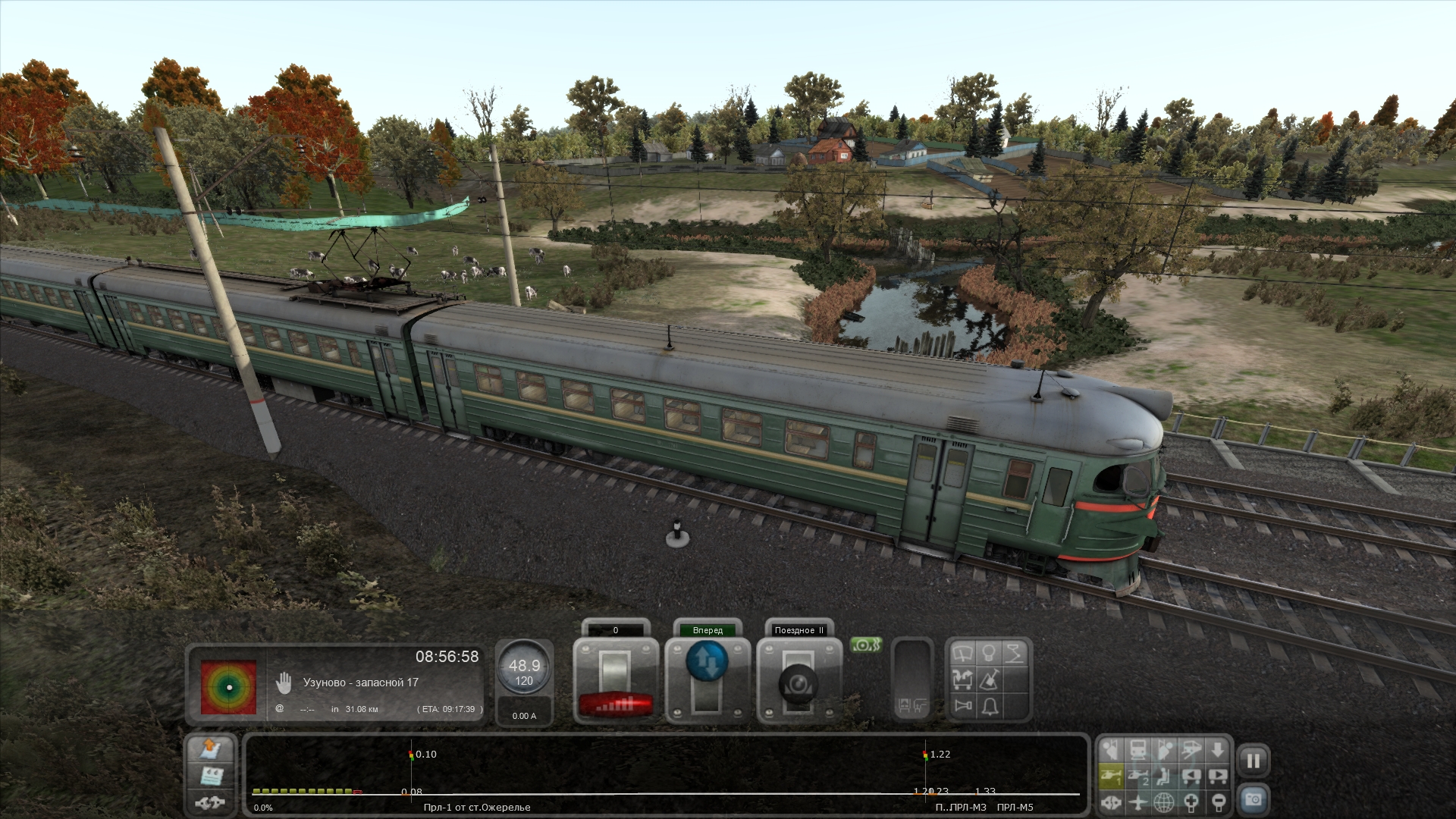Switch to the passenger seat camera

click(1164, 776)
